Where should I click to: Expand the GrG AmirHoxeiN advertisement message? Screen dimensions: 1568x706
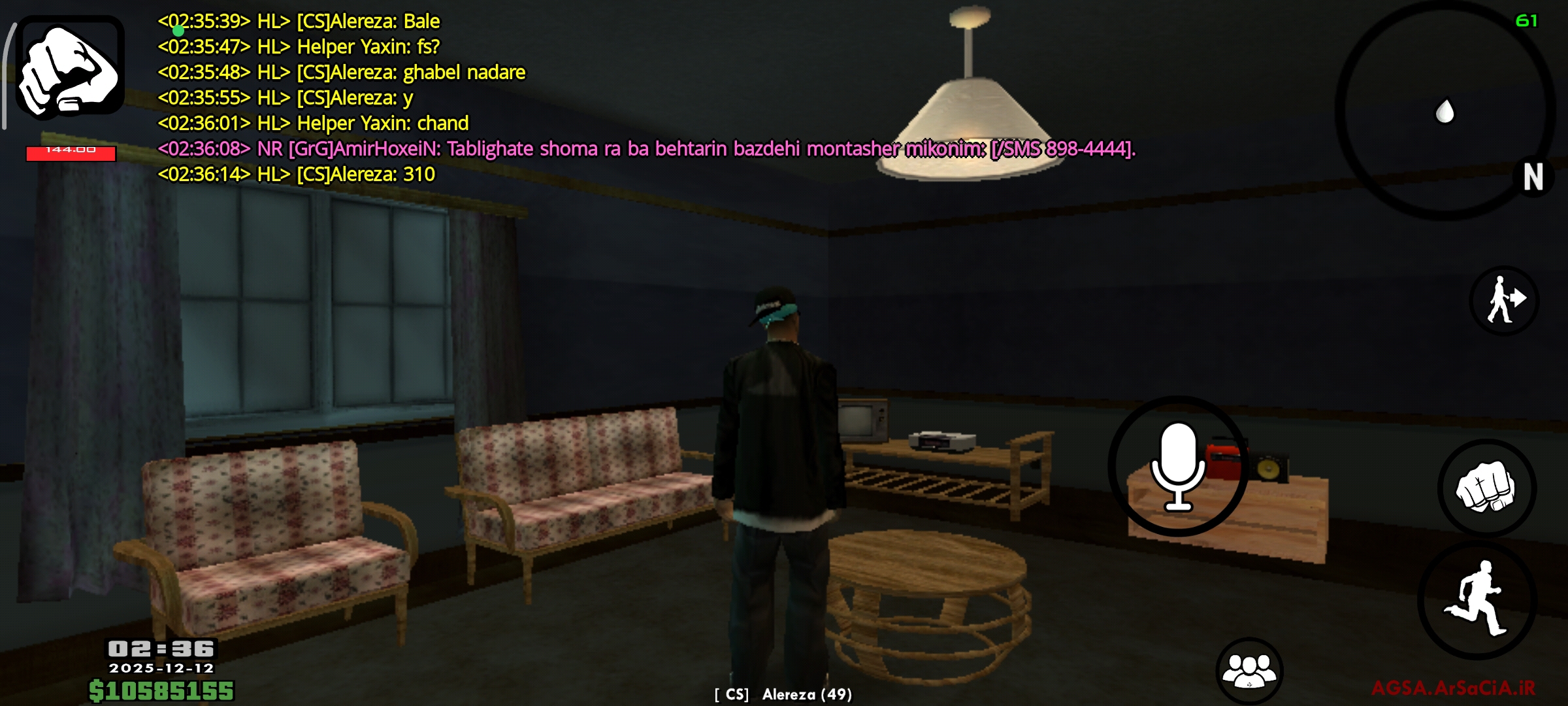[653, 149]
